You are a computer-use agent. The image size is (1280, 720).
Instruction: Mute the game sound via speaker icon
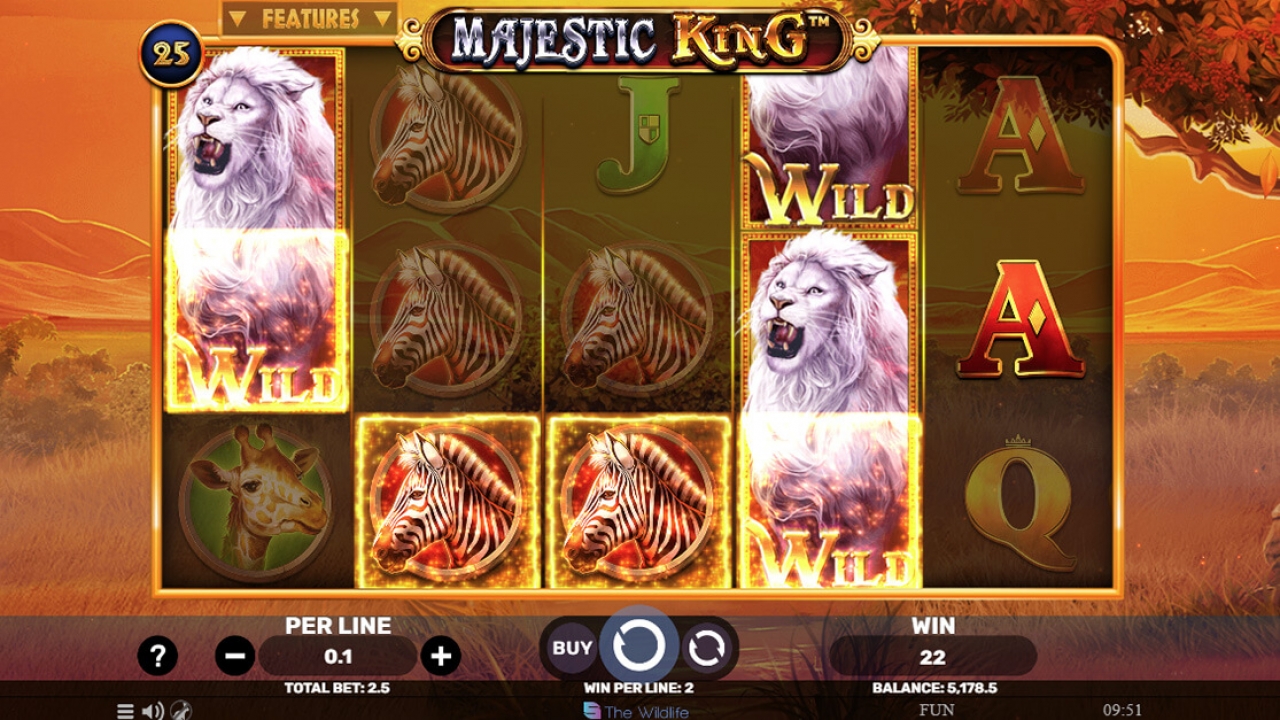tap(151, 710)
